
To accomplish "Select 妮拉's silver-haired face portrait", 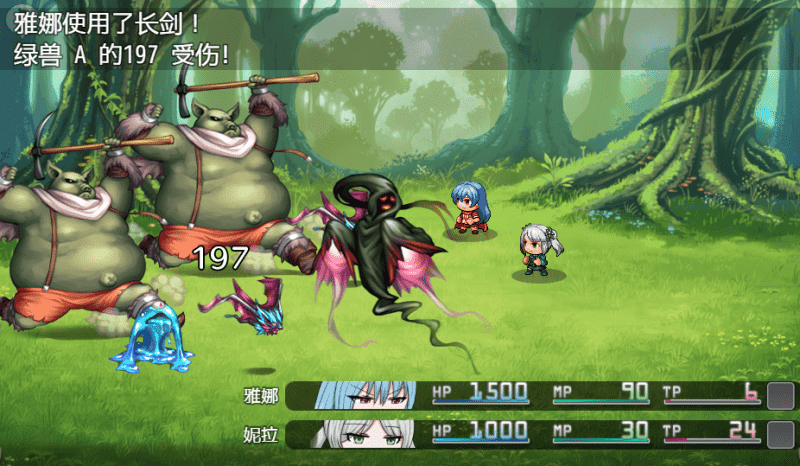I will 366,435.
